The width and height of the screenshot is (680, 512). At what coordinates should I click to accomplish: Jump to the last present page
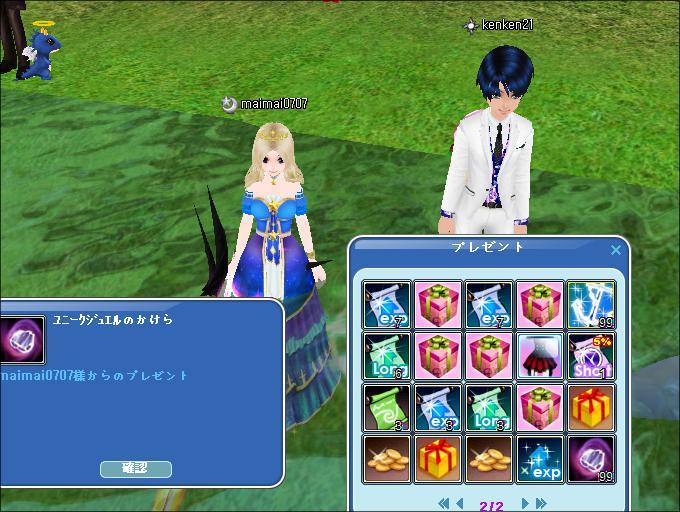point(541,503)
